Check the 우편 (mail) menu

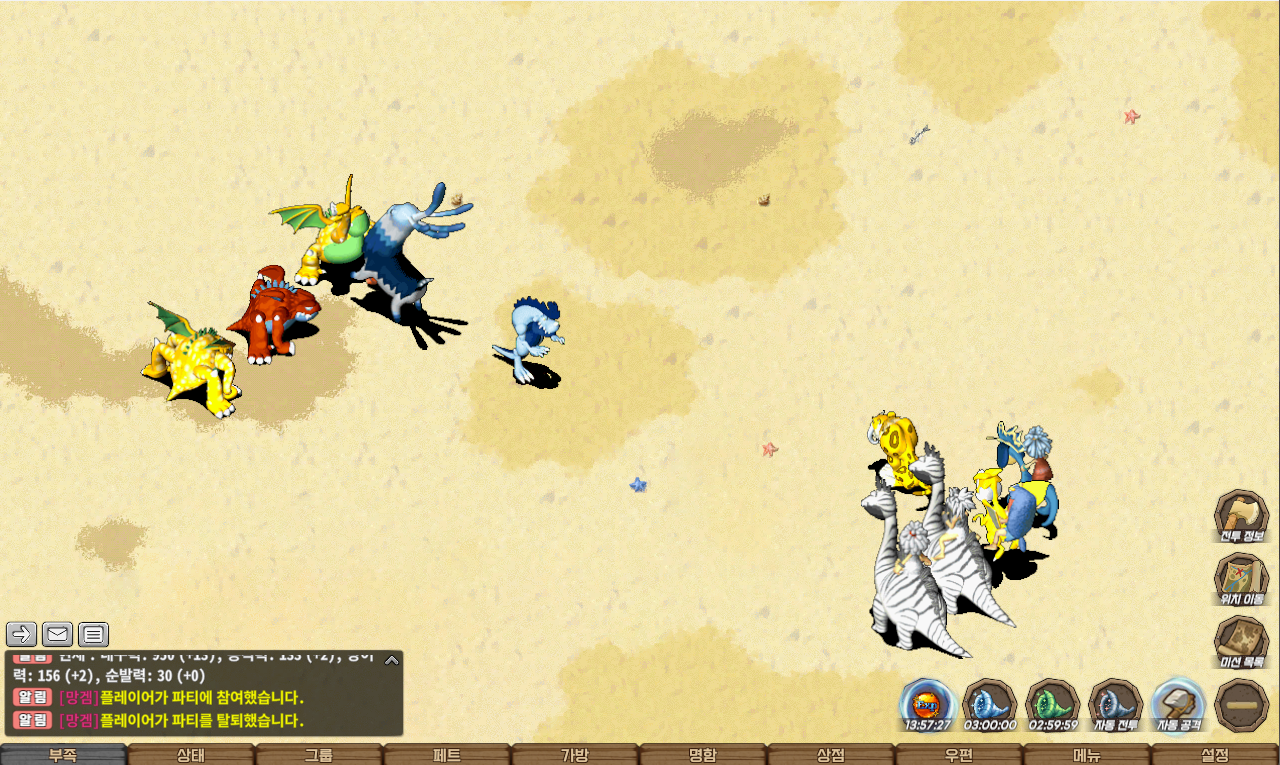point(959,755)
